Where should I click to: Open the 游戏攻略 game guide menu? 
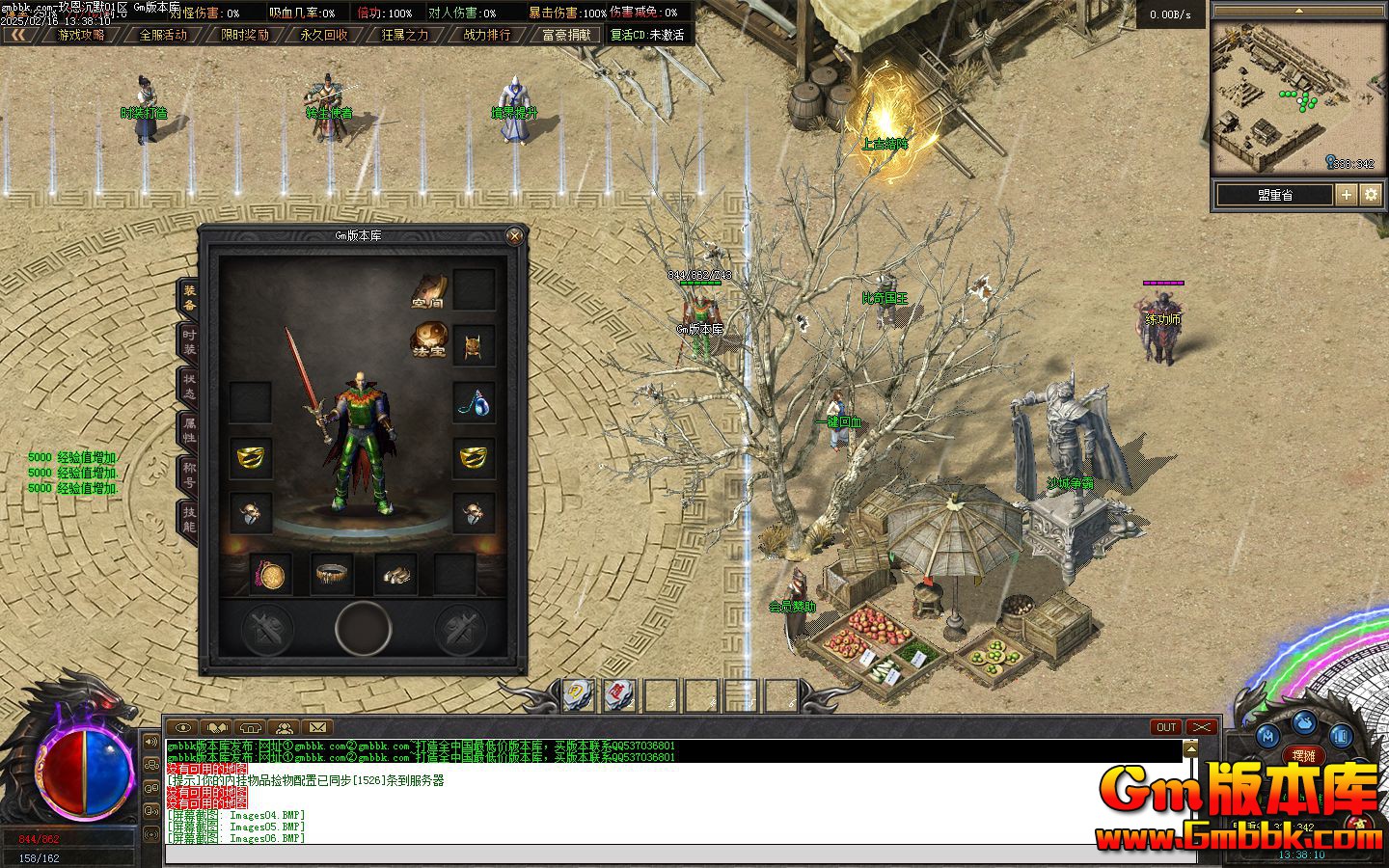pyautogui.click(x=81, y=35)
